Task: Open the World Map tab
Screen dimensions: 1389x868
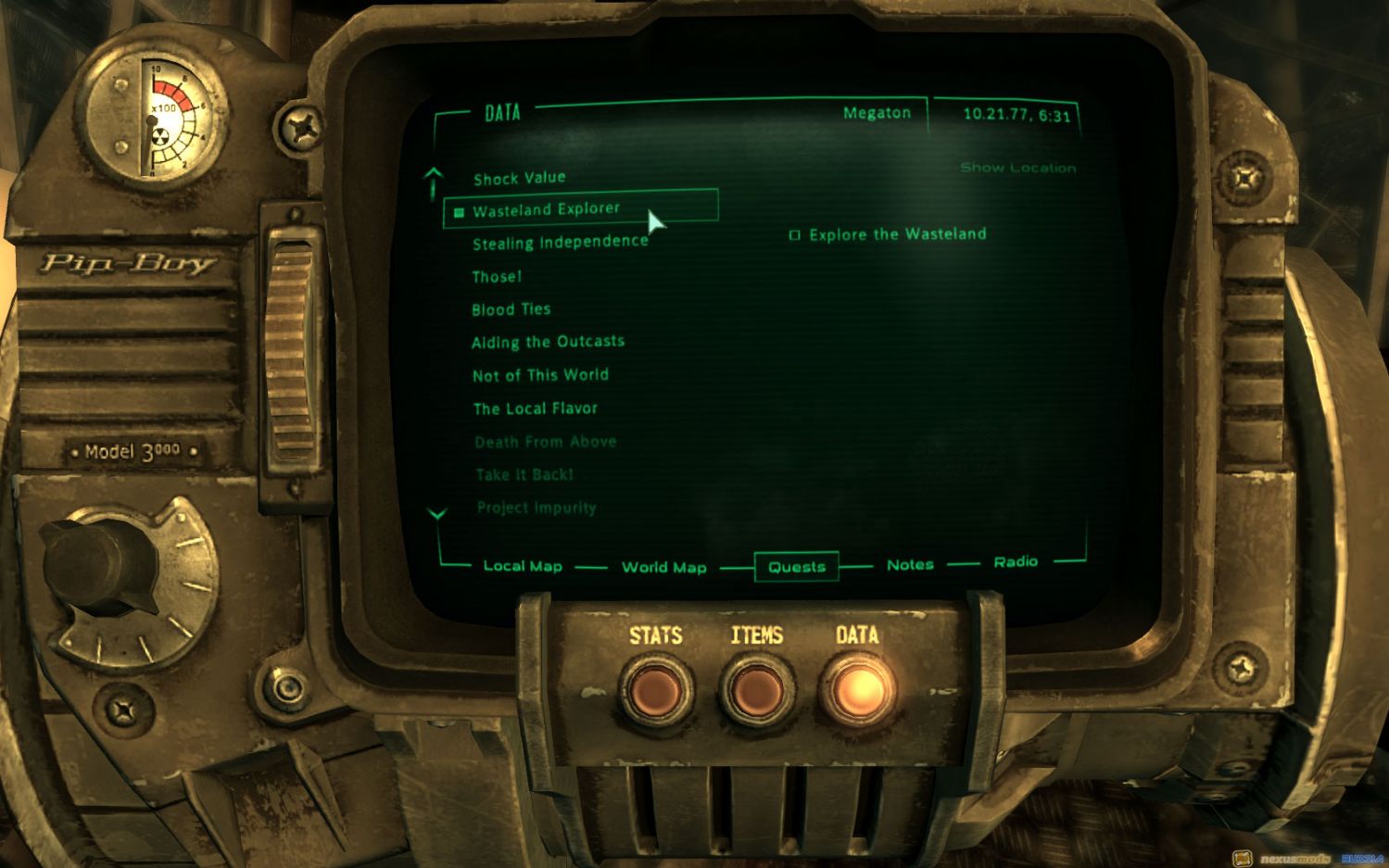Action: coord(663,567)
